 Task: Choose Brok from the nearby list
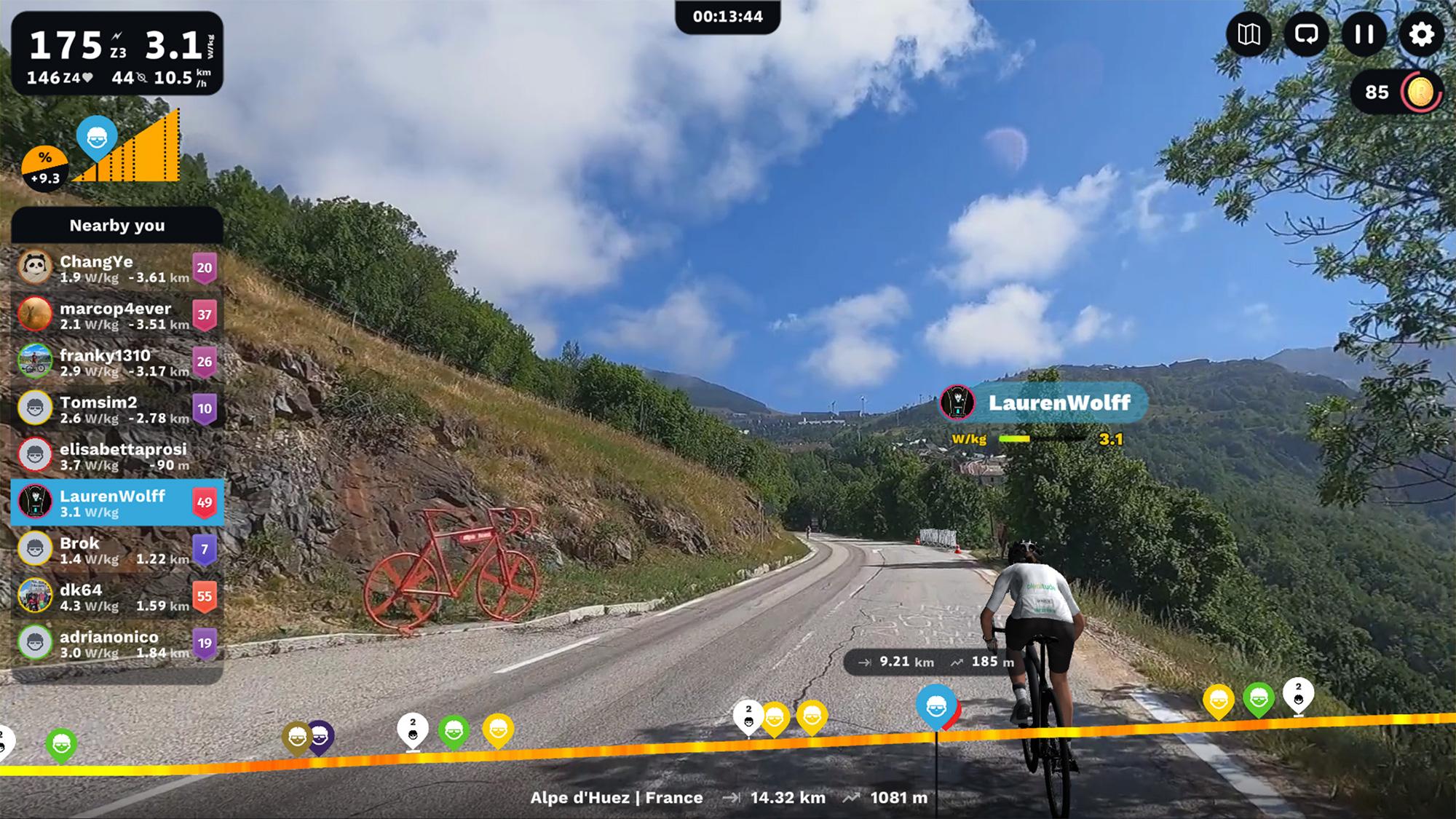(x=116, y=550)
